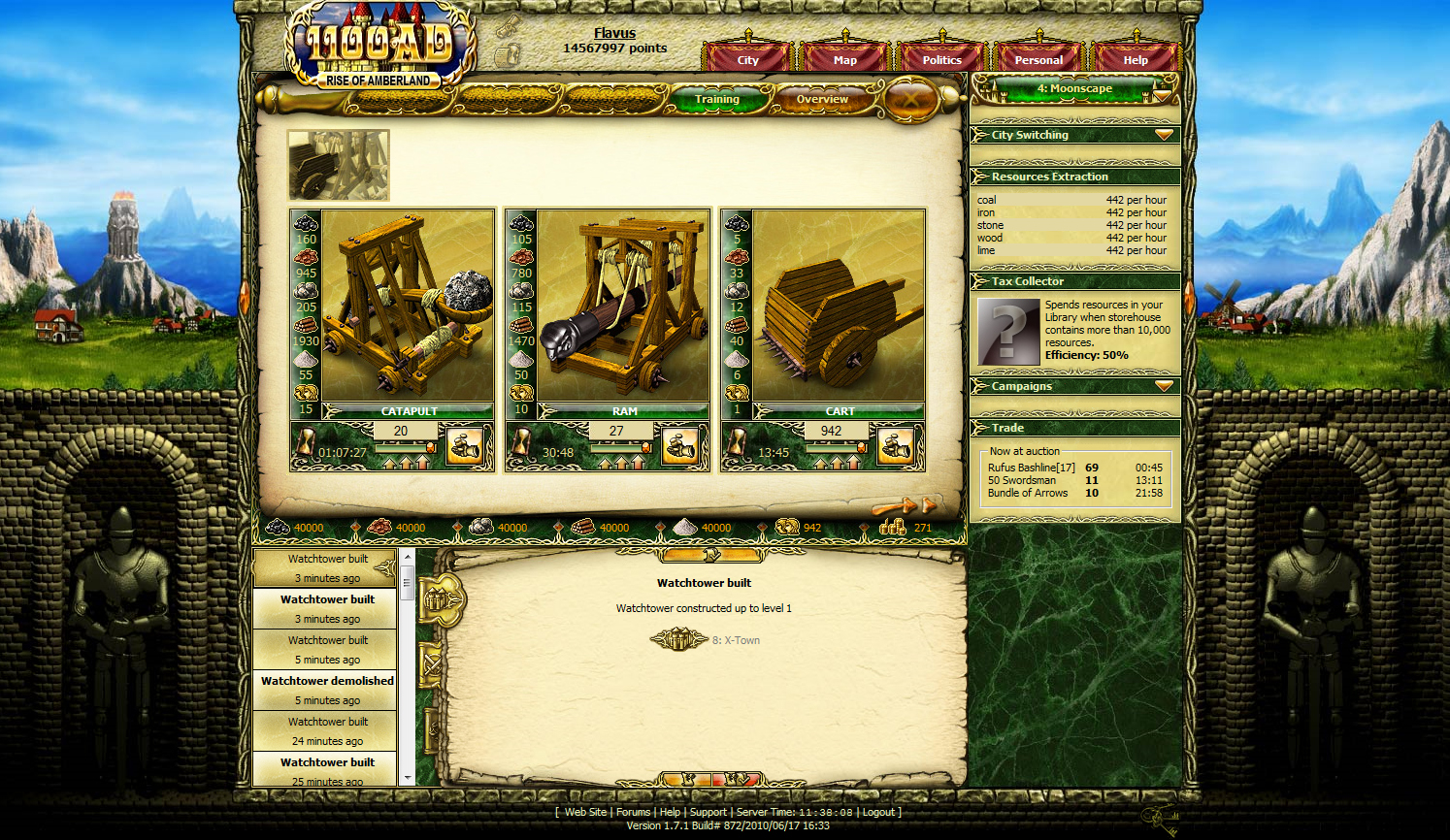Expand the City Switching dropdown
The width and height of the screenshot is (1450, 840).
click(x=1164, y=135)
